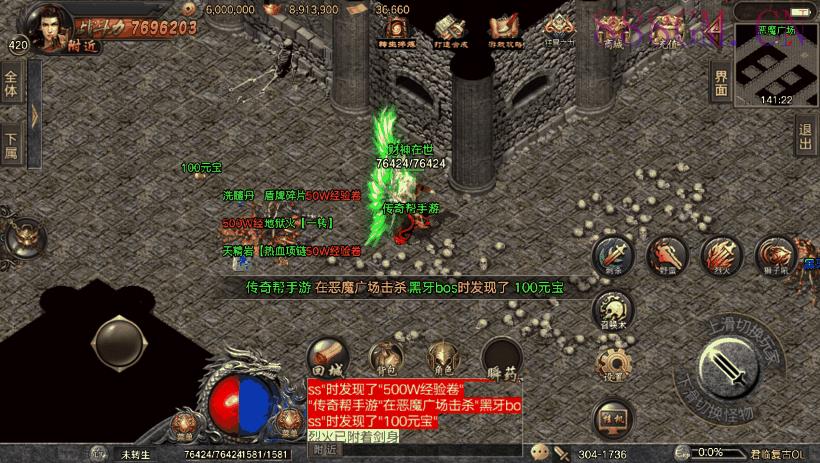820x463 pixels.
Task: Use the 召唤术 skull summon skill
Action: tap(616, 309)
